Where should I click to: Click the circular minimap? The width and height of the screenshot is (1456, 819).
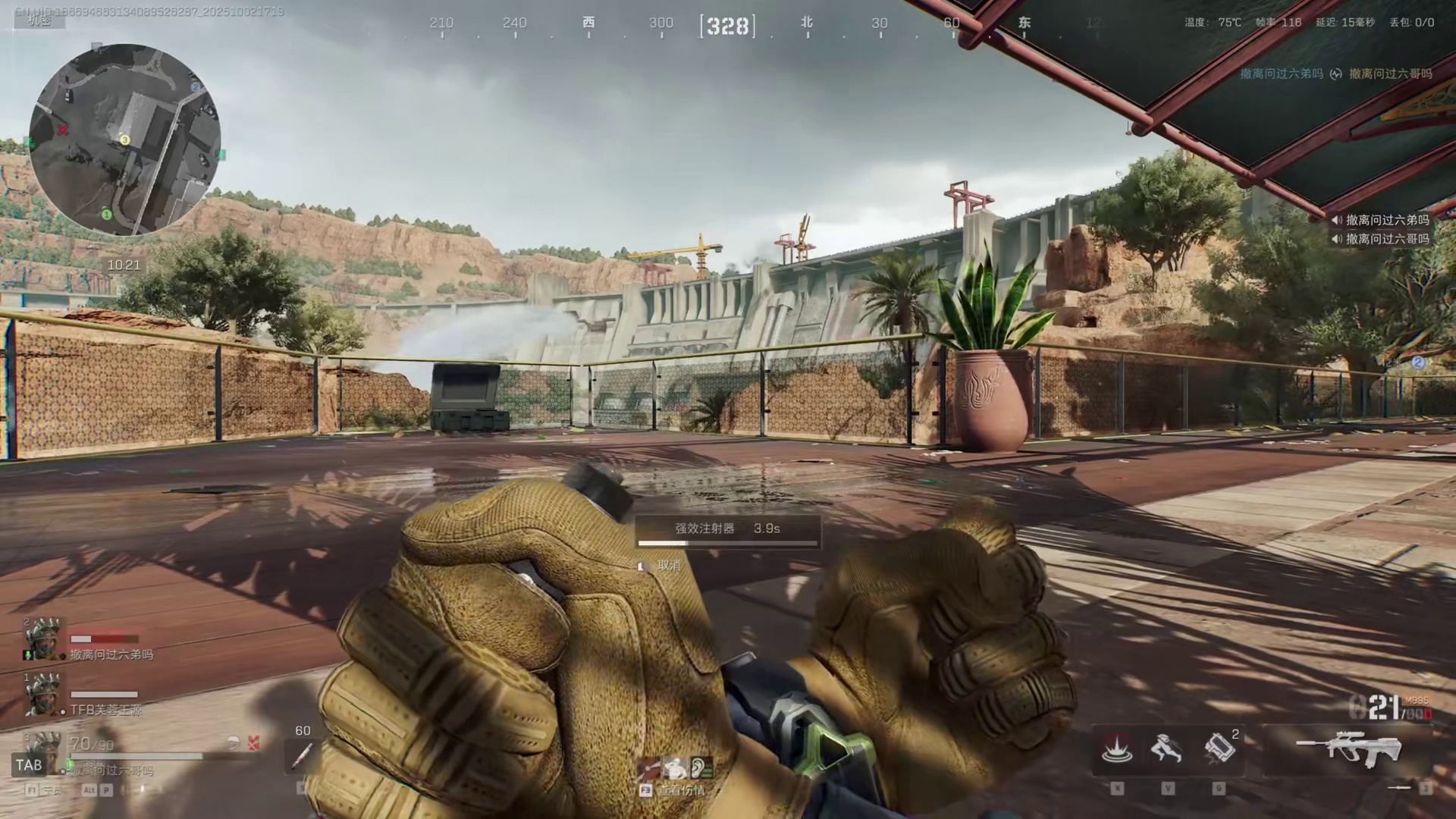125,140
